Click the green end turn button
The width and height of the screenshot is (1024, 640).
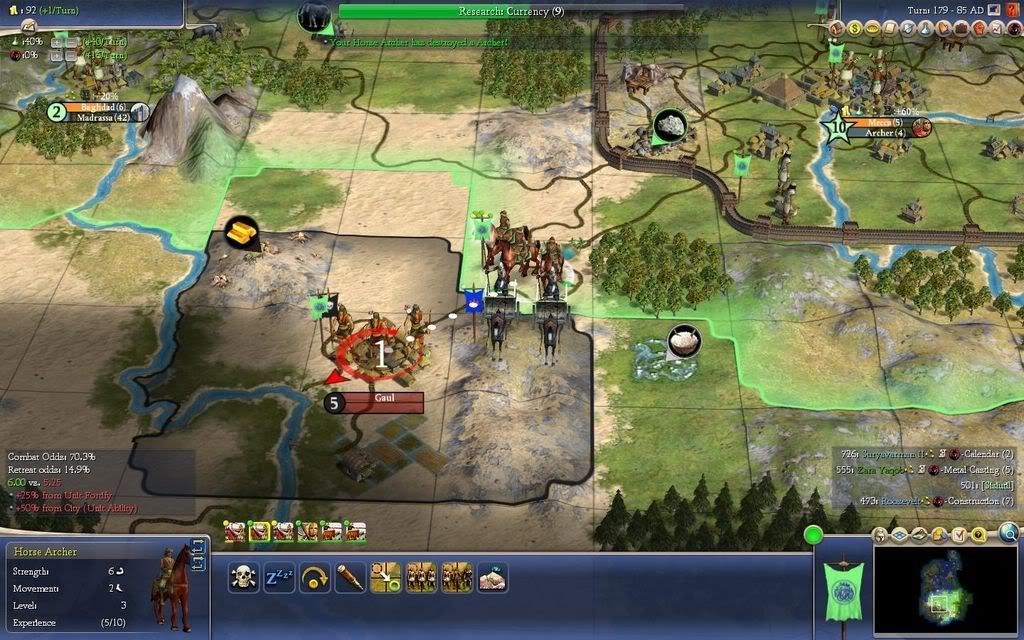(x=813, y=534)
